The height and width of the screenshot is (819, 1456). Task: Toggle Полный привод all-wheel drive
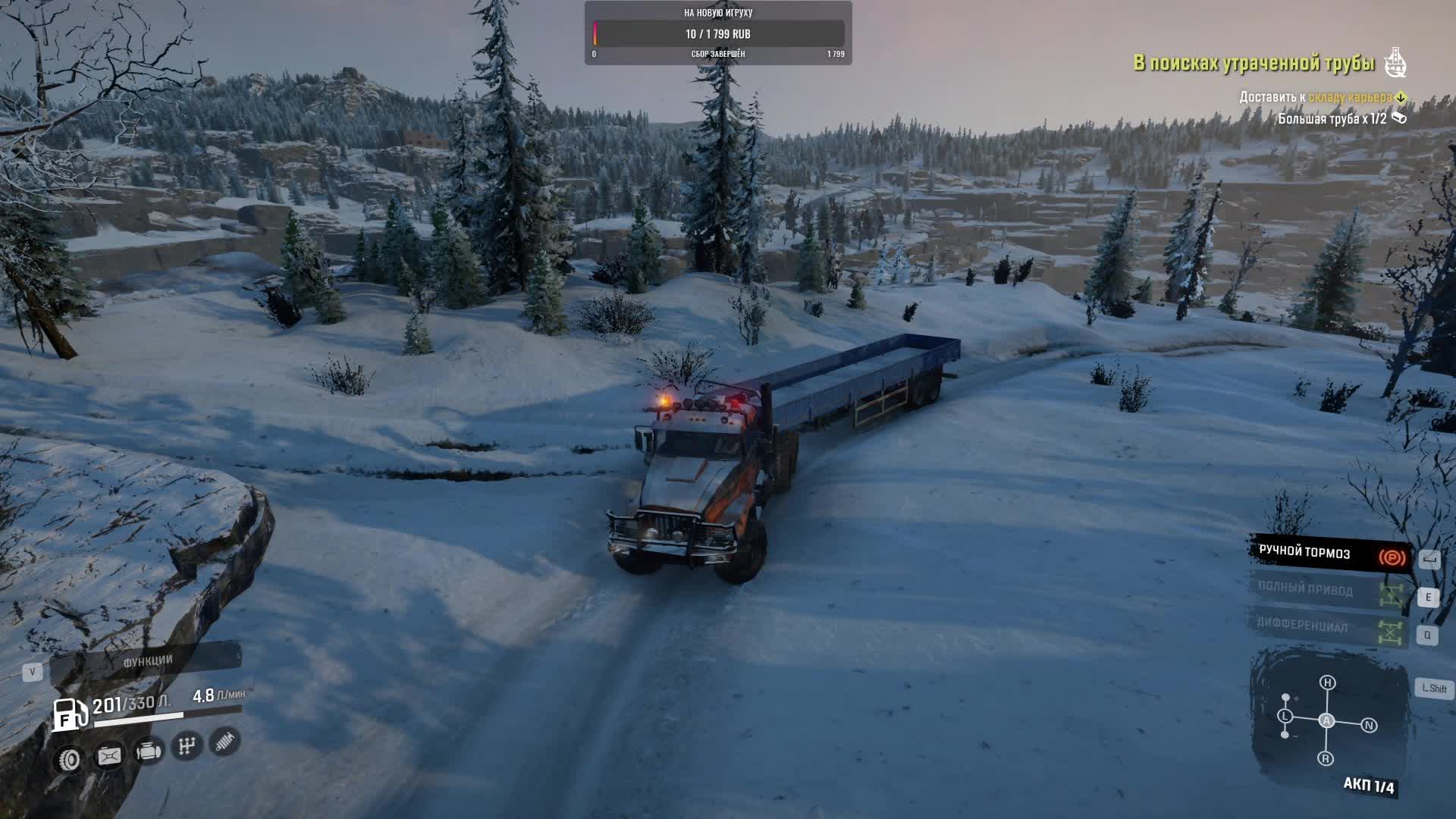1329,591
